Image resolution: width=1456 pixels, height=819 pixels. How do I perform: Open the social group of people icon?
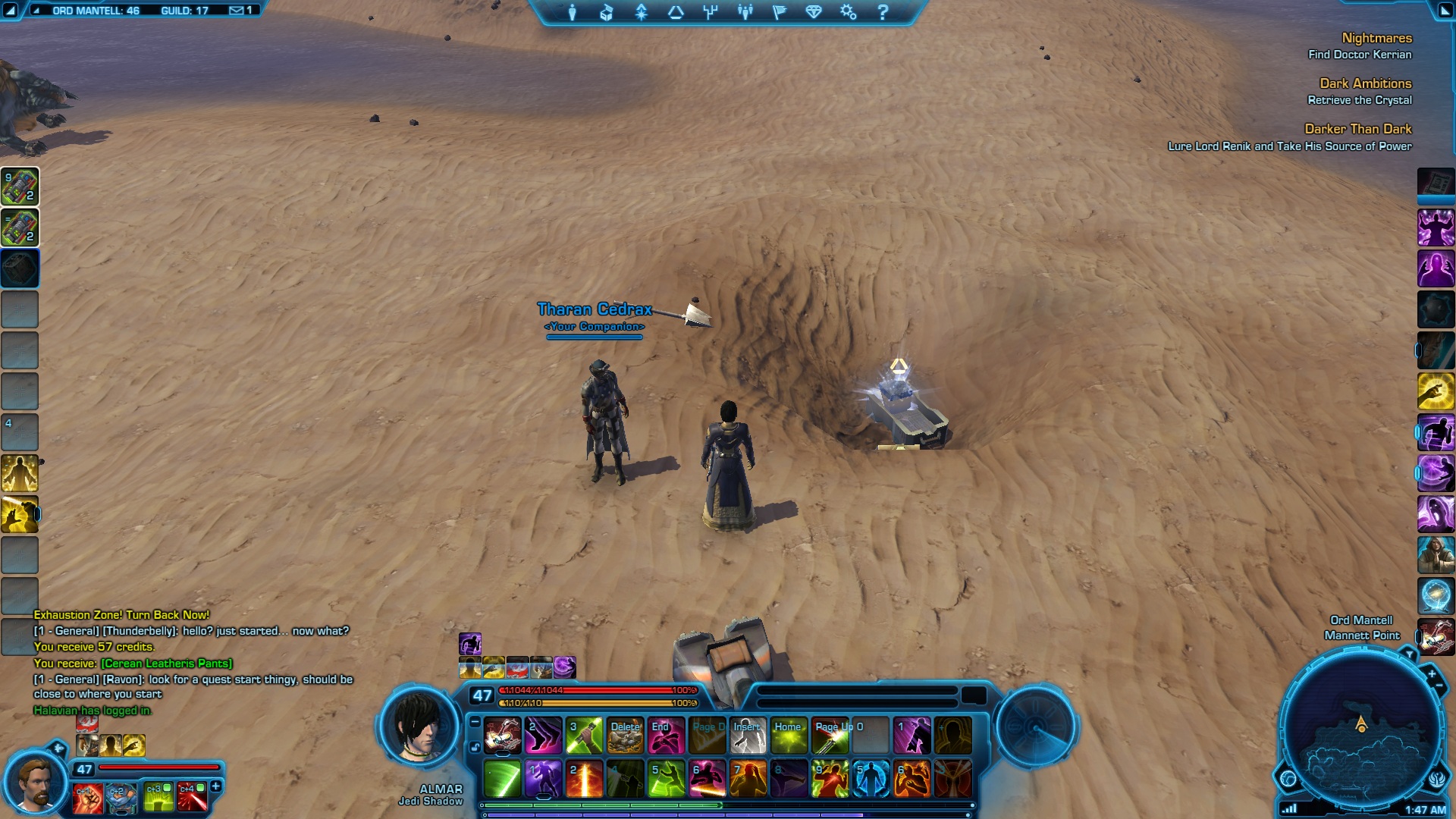(745, 12)
